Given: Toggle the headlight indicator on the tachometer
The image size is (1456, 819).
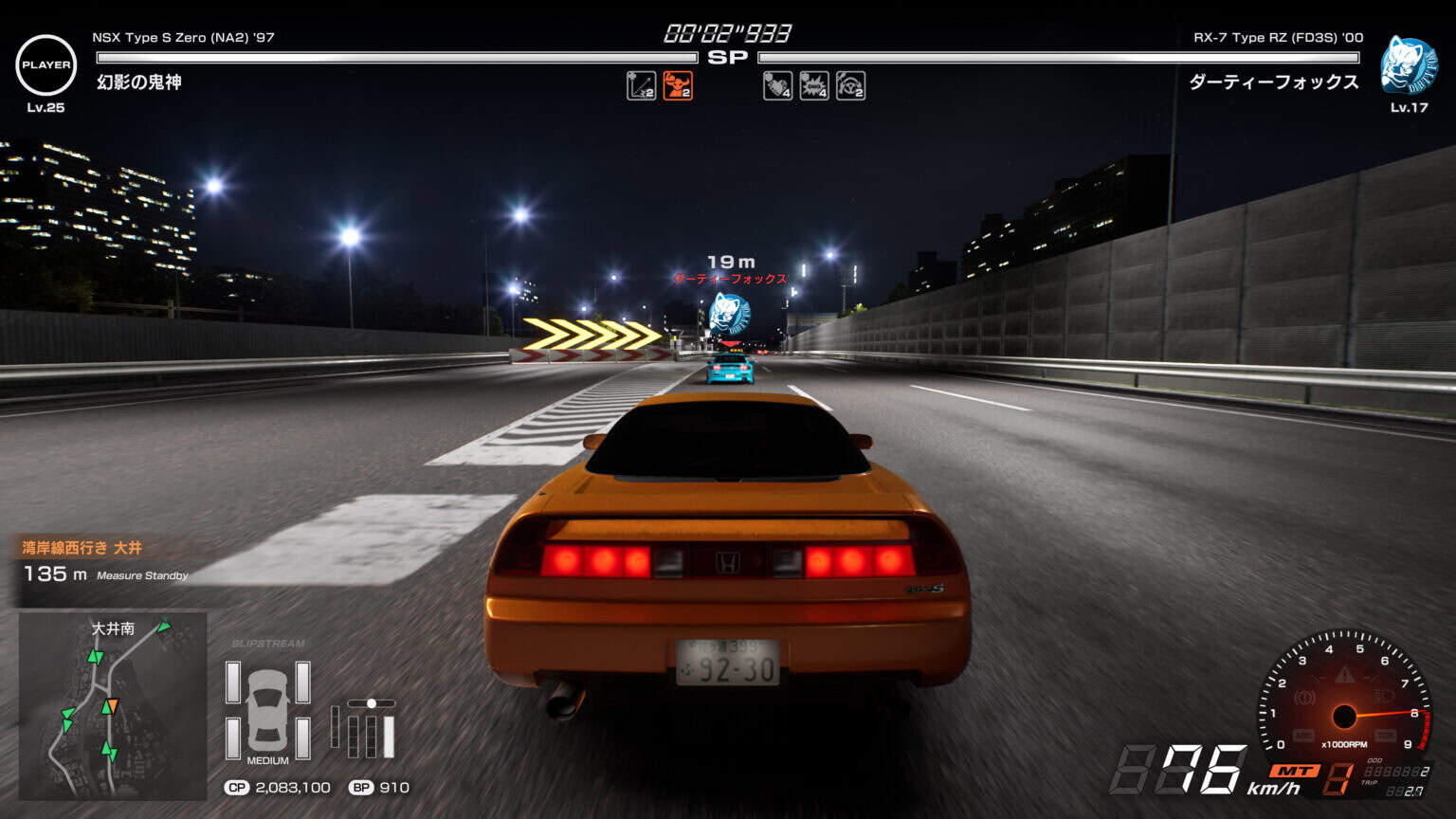Looking at the screenshot, I should pos(1384,695).
